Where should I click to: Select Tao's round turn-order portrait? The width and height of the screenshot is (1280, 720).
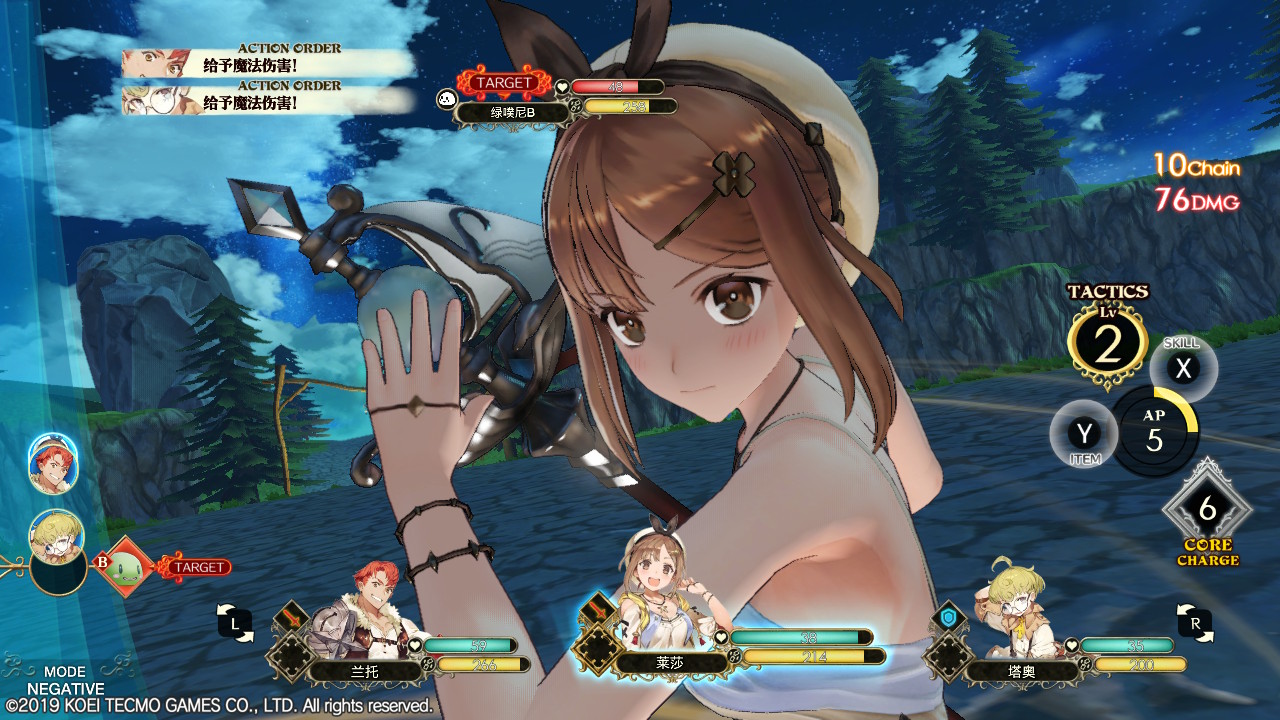click(57, 537)
